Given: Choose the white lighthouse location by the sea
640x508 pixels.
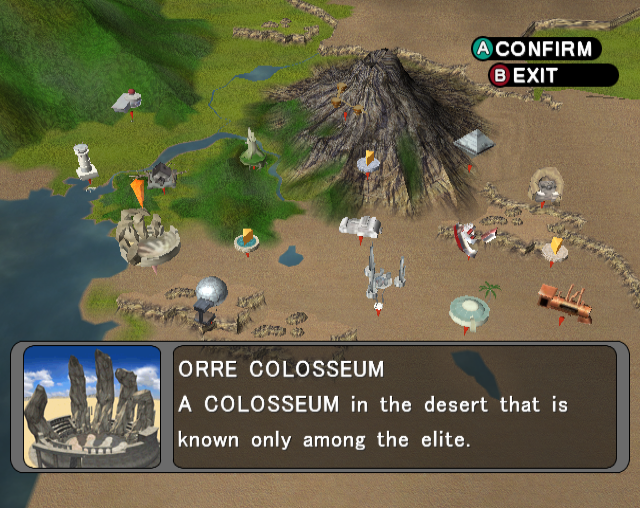Looking at the screenshot, I should [x=84, y=163].
